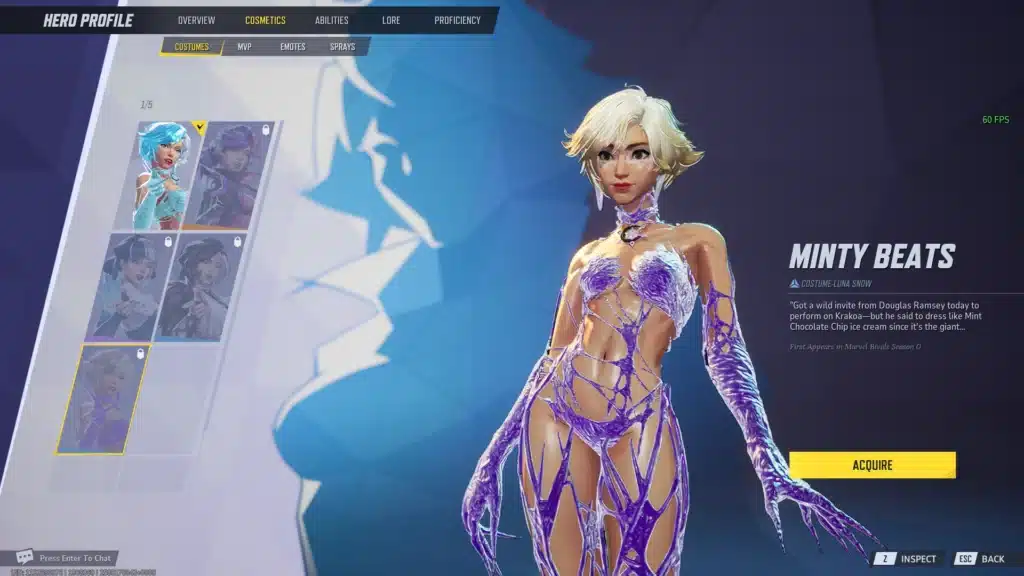Image resolution: width=1024 pixels, height=576 pixels.
Task: Open the Emotes sub-tab
Action: click(x=292, y=47)
